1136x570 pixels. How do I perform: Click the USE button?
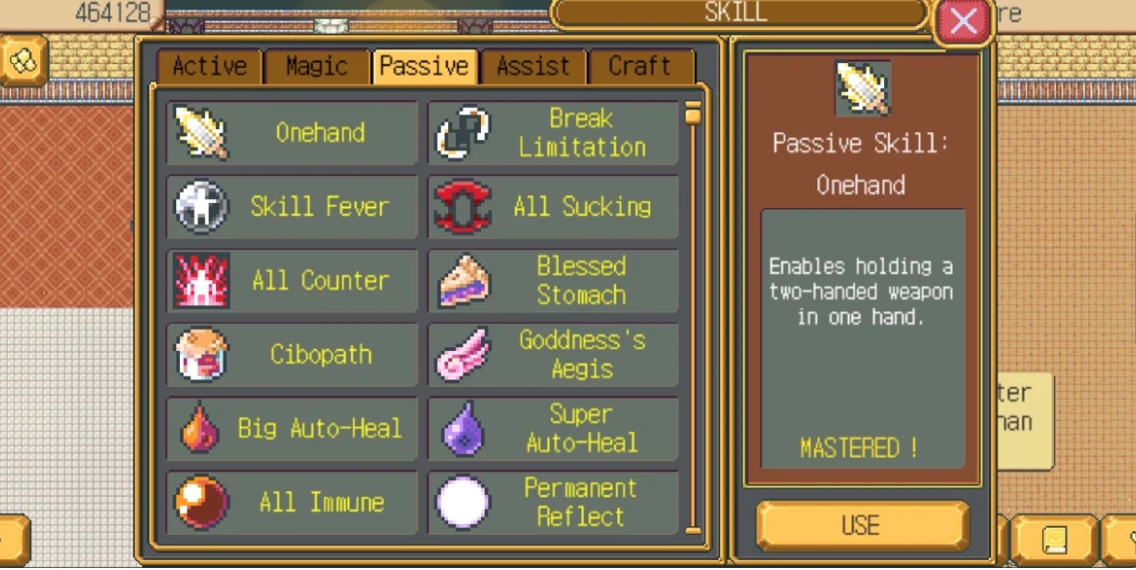pos(861,526)
